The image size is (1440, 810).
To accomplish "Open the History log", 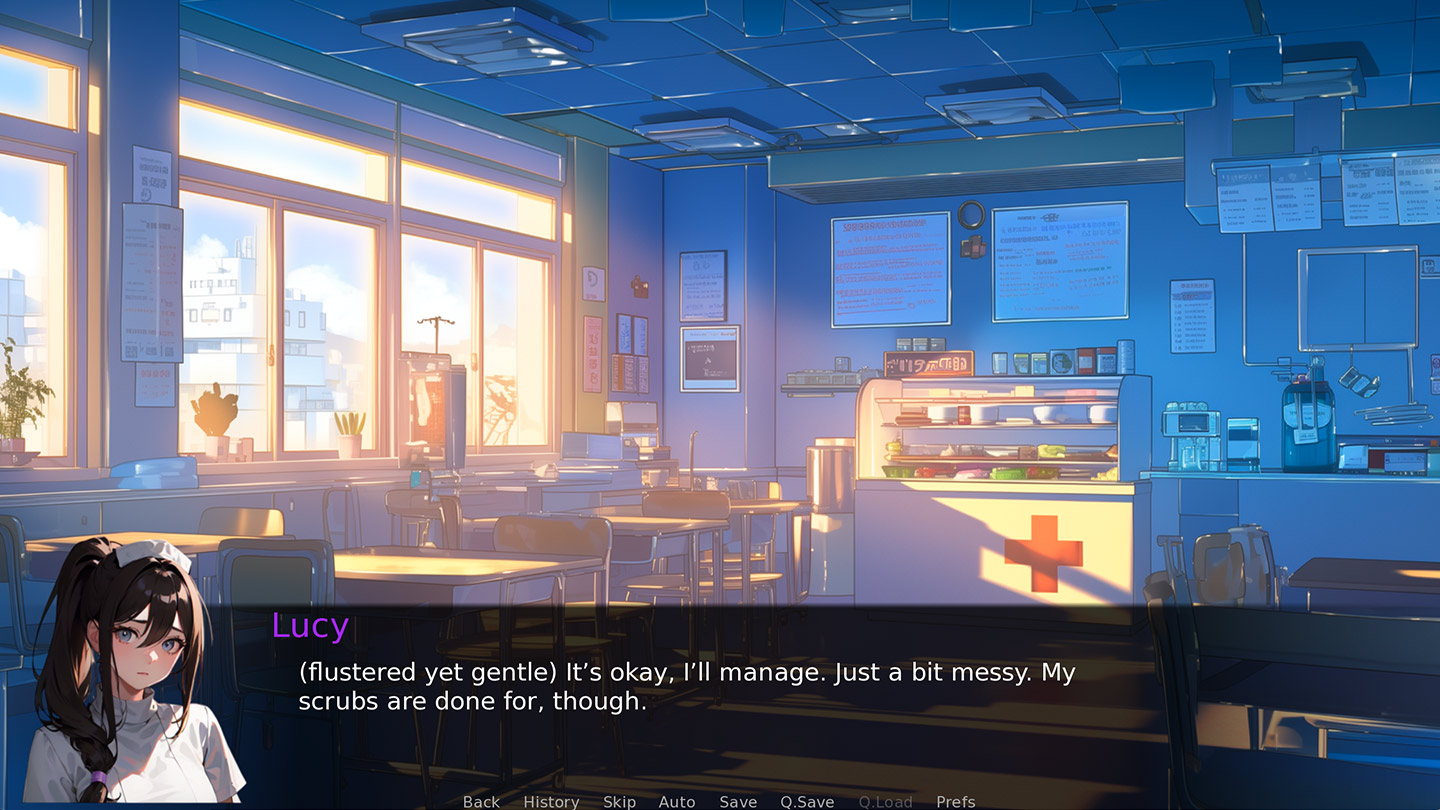I will pyautogui.click(x=551, y=801).
